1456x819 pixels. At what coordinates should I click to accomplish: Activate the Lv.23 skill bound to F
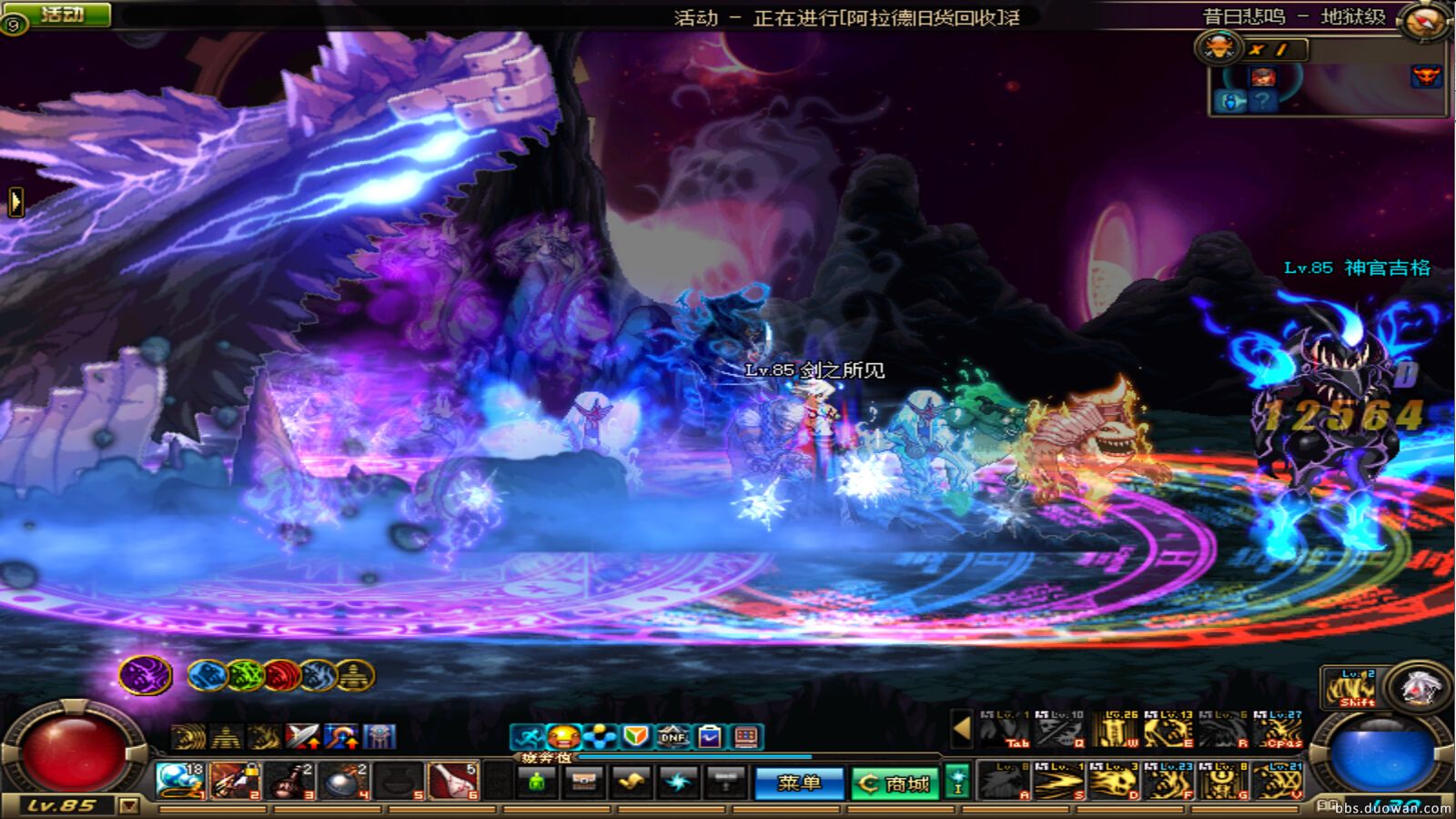[1168, 782]
